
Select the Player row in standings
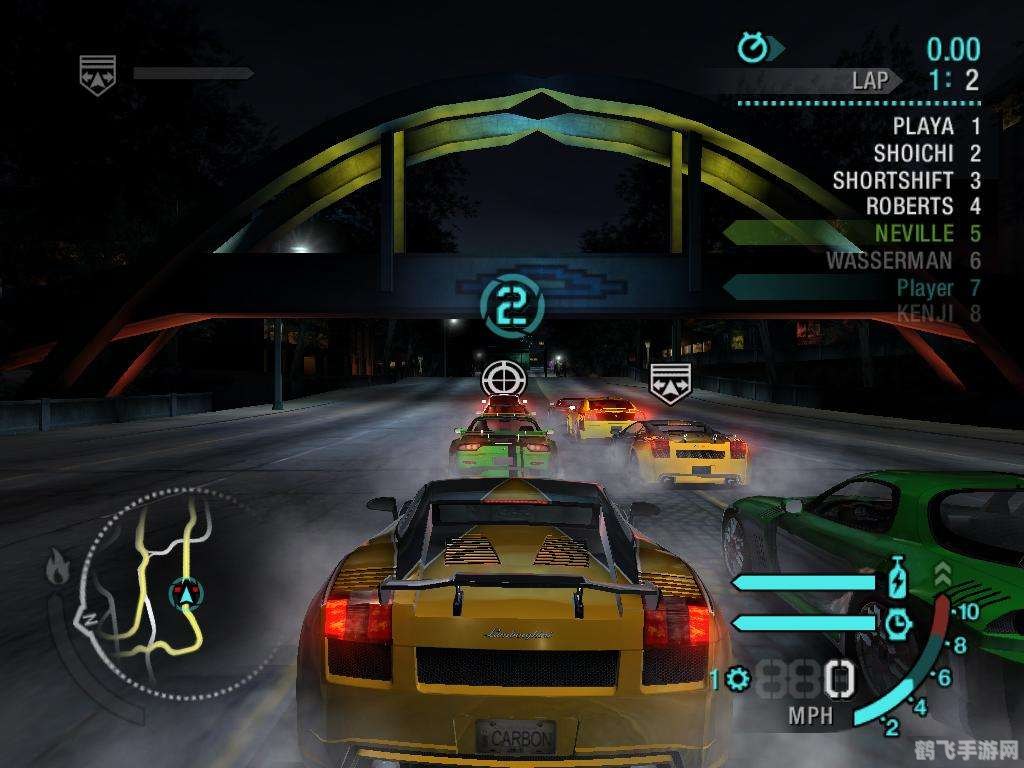tap(924, 288)
